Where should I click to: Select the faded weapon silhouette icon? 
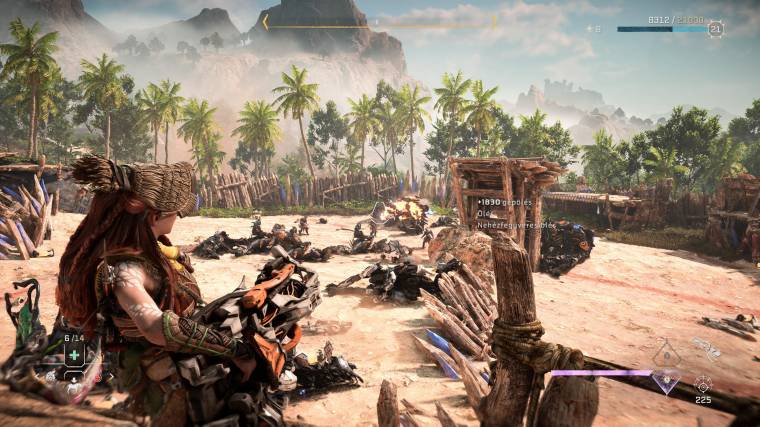(706, 349)
